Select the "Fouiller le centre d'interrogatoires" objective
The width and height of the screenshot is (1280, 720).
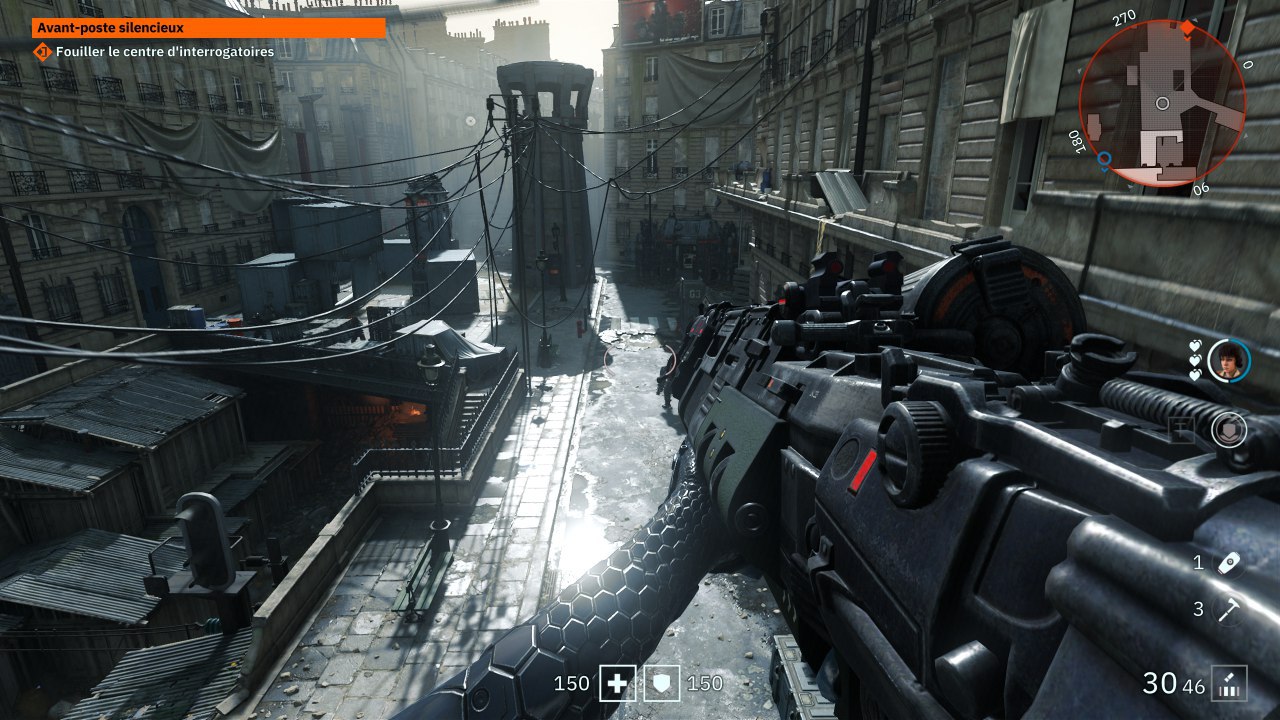point(166,51)
